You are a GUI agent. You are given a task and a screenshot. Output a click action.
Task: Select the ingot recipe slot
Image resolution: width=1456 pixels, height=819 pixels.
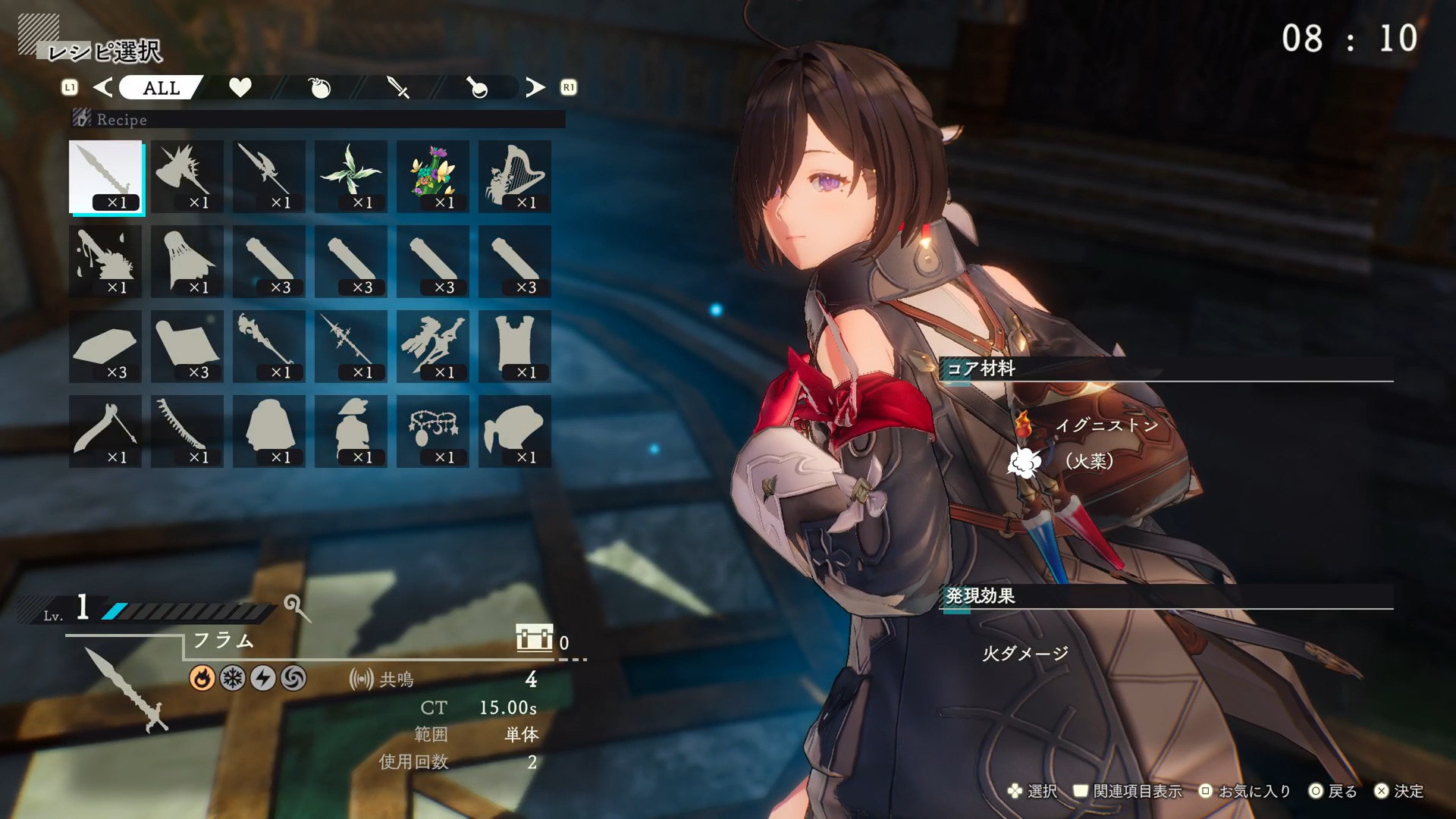pos(106,346)
